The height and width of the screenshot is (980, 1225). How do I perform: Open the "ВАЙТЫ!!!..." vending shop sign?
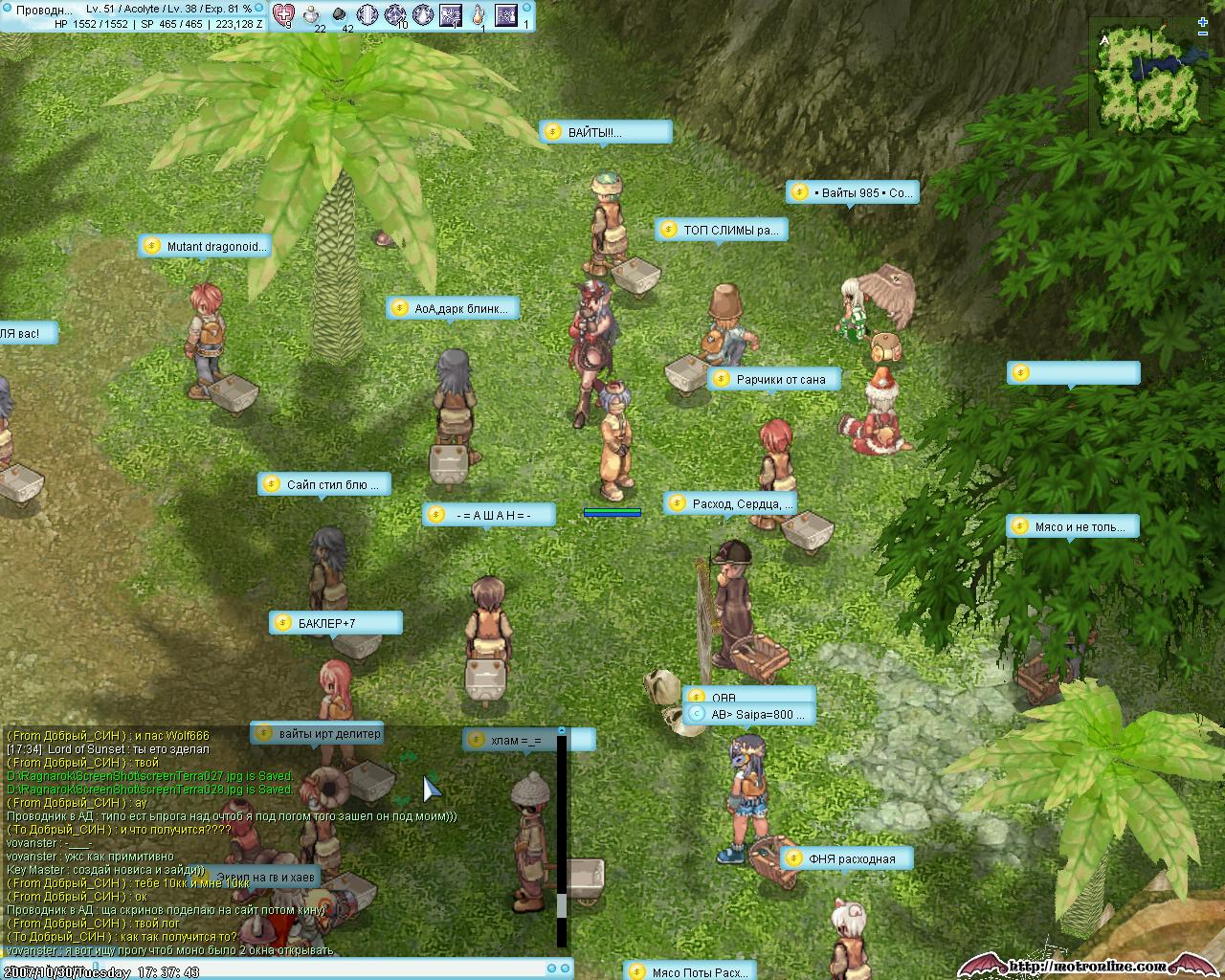click(x=605, y=132)
